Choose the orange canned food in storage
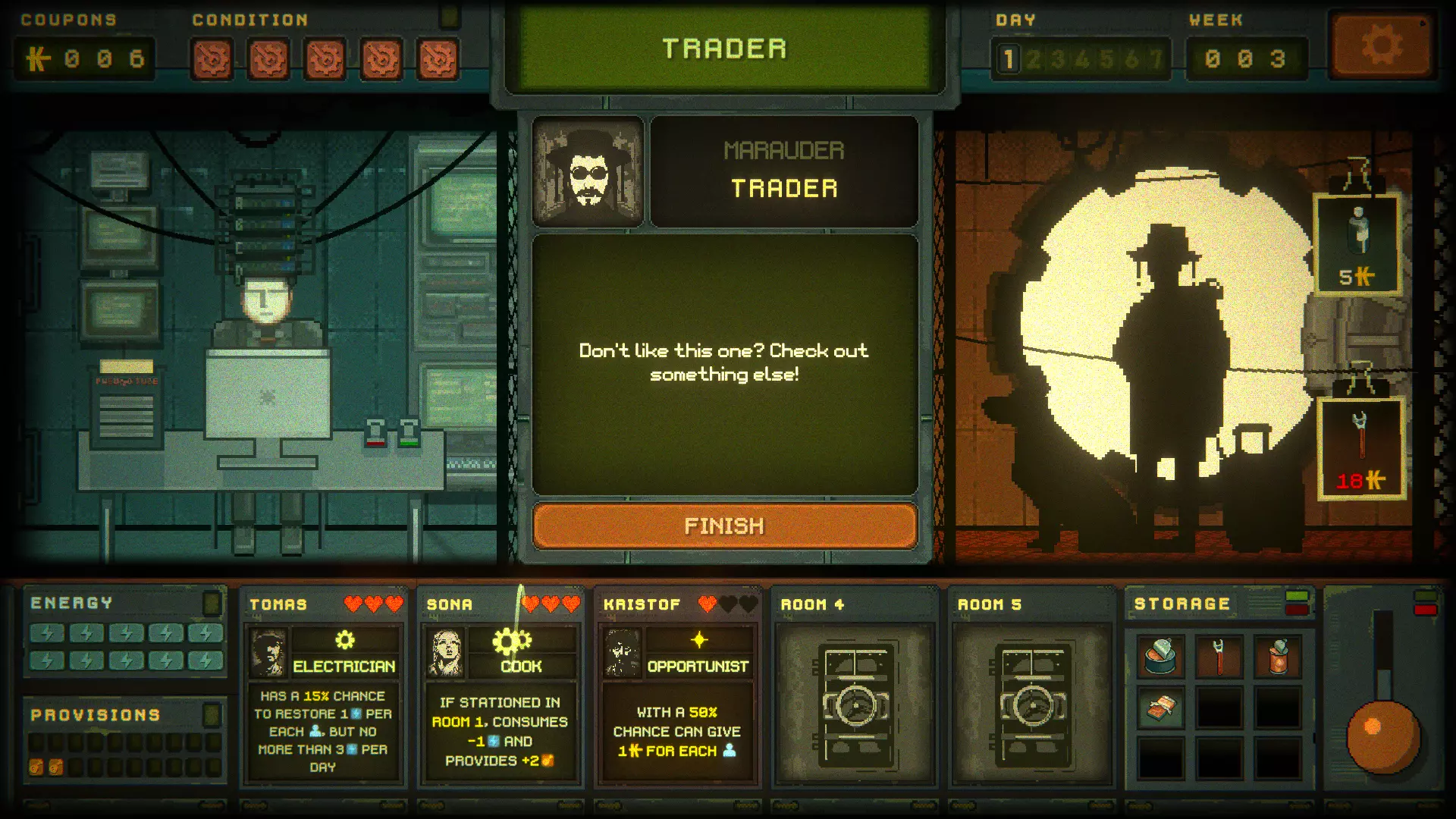Screen dimensions: 1456x819 [1278, 656]
